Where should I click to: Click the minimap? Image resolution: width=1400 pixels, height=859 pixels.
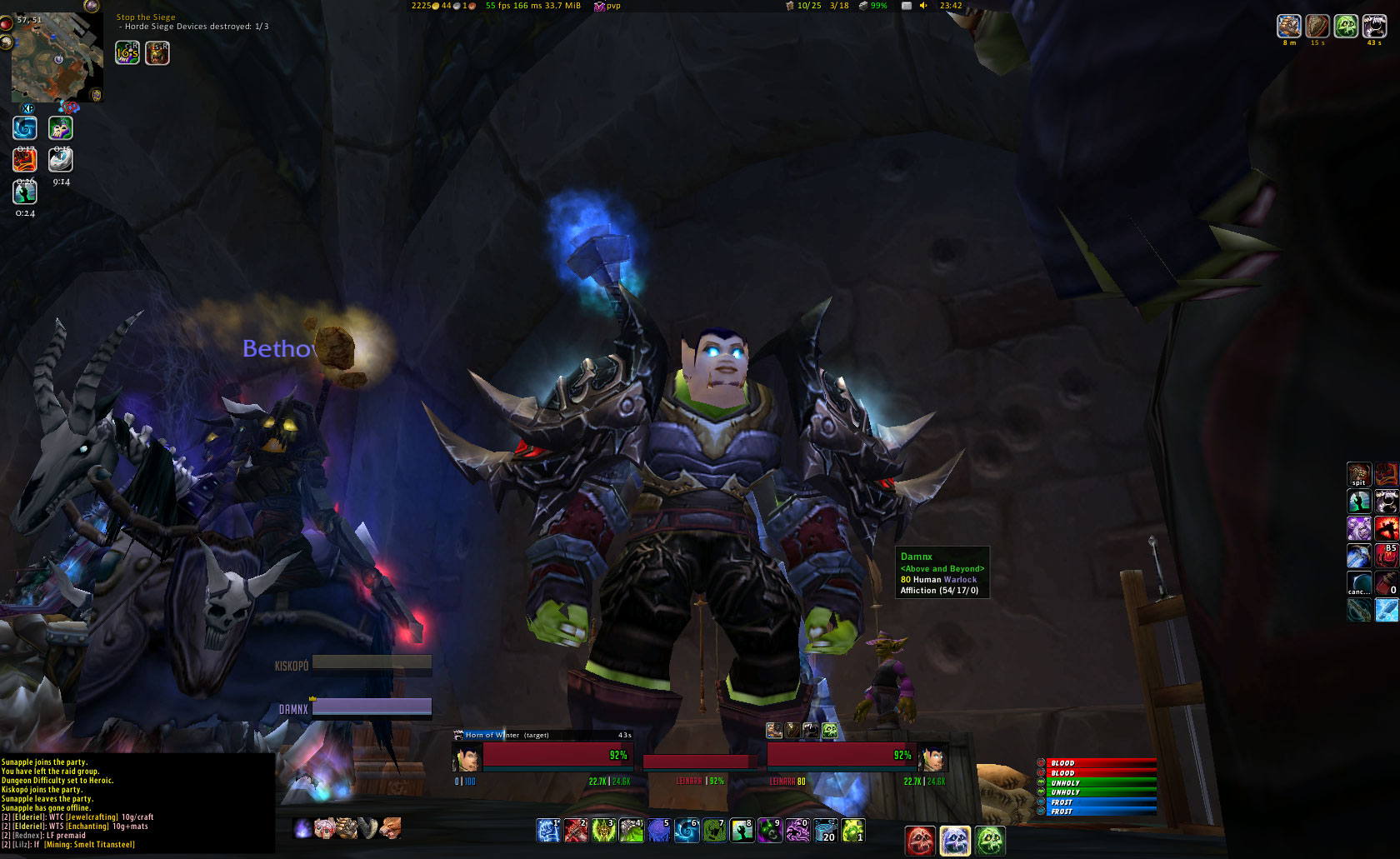pyautogui.click(x=56, y=57)
